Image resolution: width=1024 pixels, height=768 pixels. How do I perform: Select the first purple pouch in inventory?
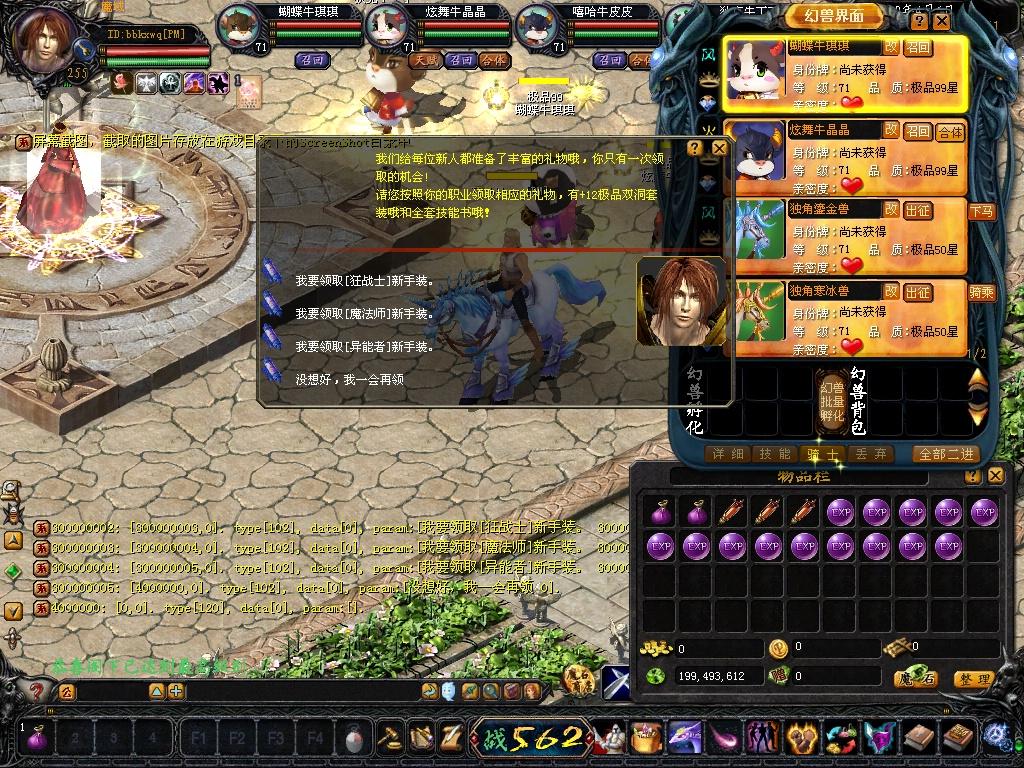(660, 513)
